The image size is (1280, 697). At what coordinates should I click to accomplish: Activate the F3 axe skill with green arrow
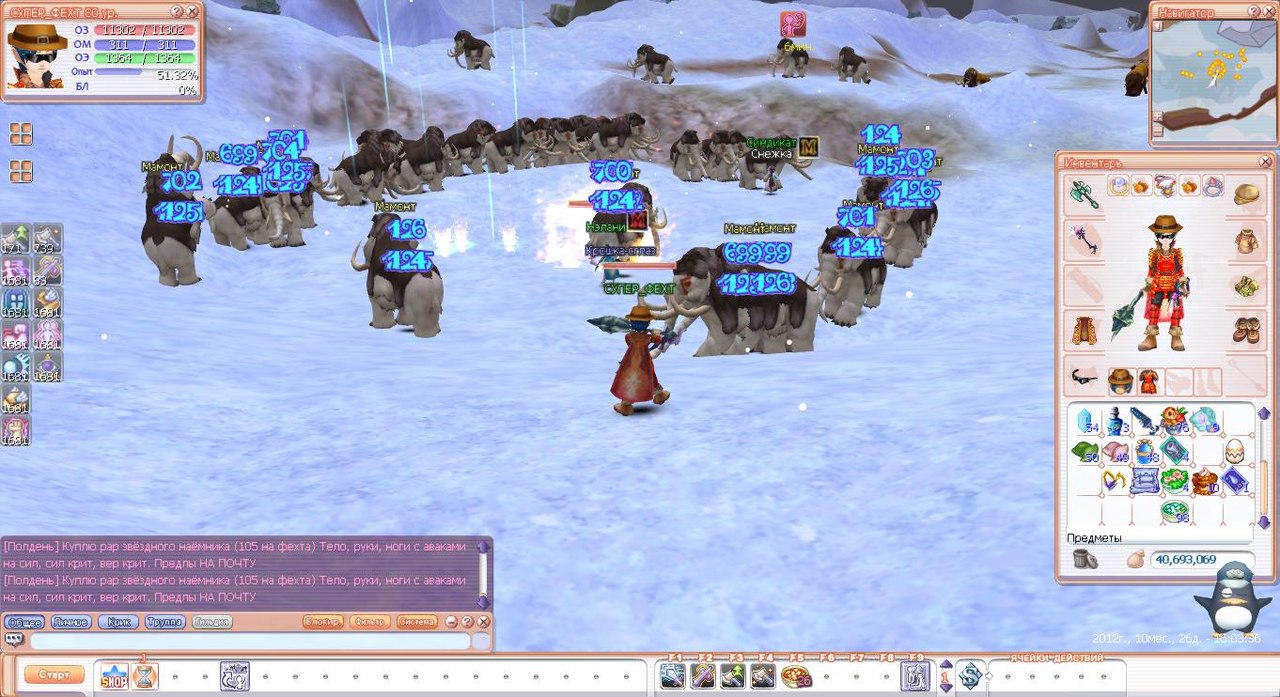coord(734,676)
